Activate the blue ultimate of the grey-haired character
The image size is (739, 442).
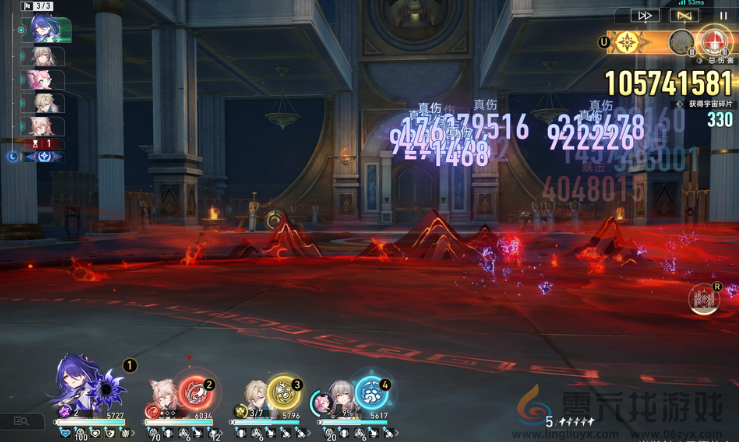[x=371, y=392]
